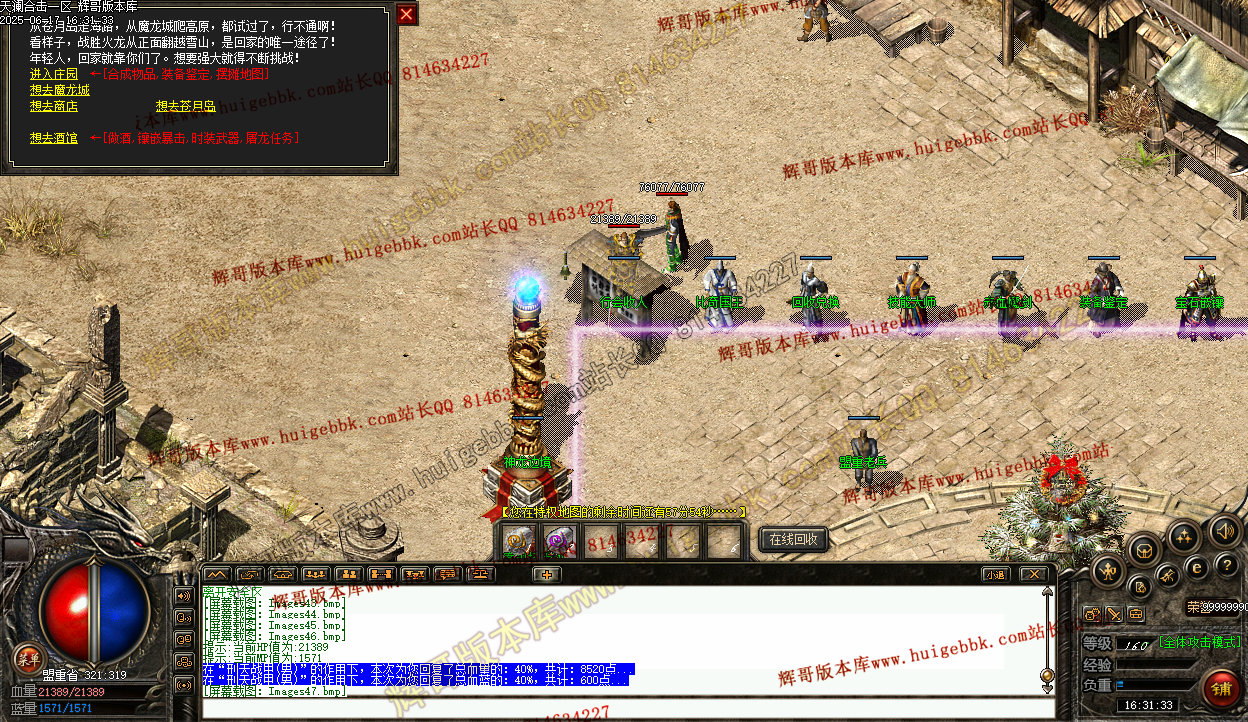
Task: Use the purple scroll item in the hotbar
Action: coord(557,543)
